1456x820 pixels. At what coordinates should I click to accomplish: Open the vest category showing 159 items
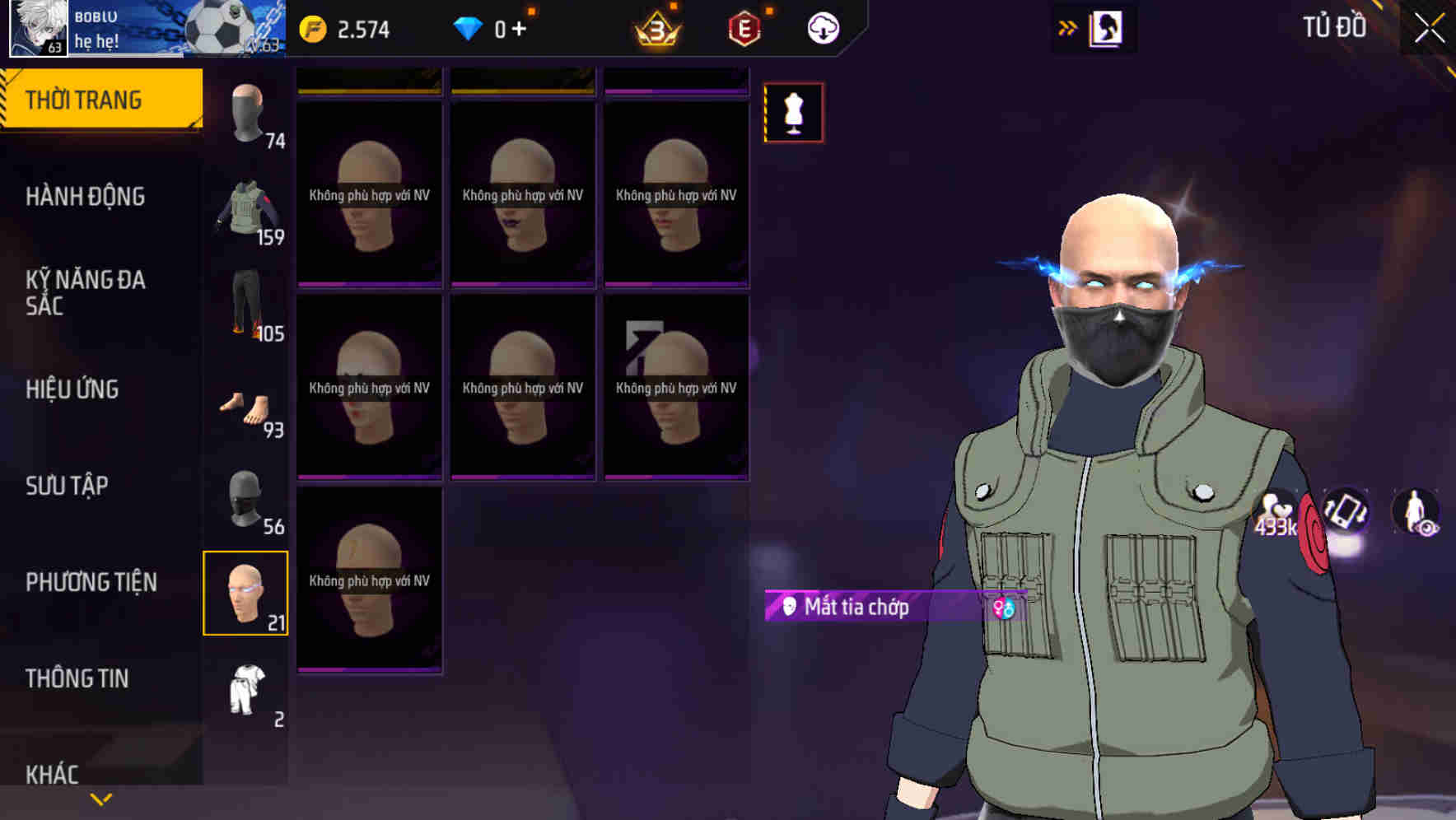coord(246,211)
